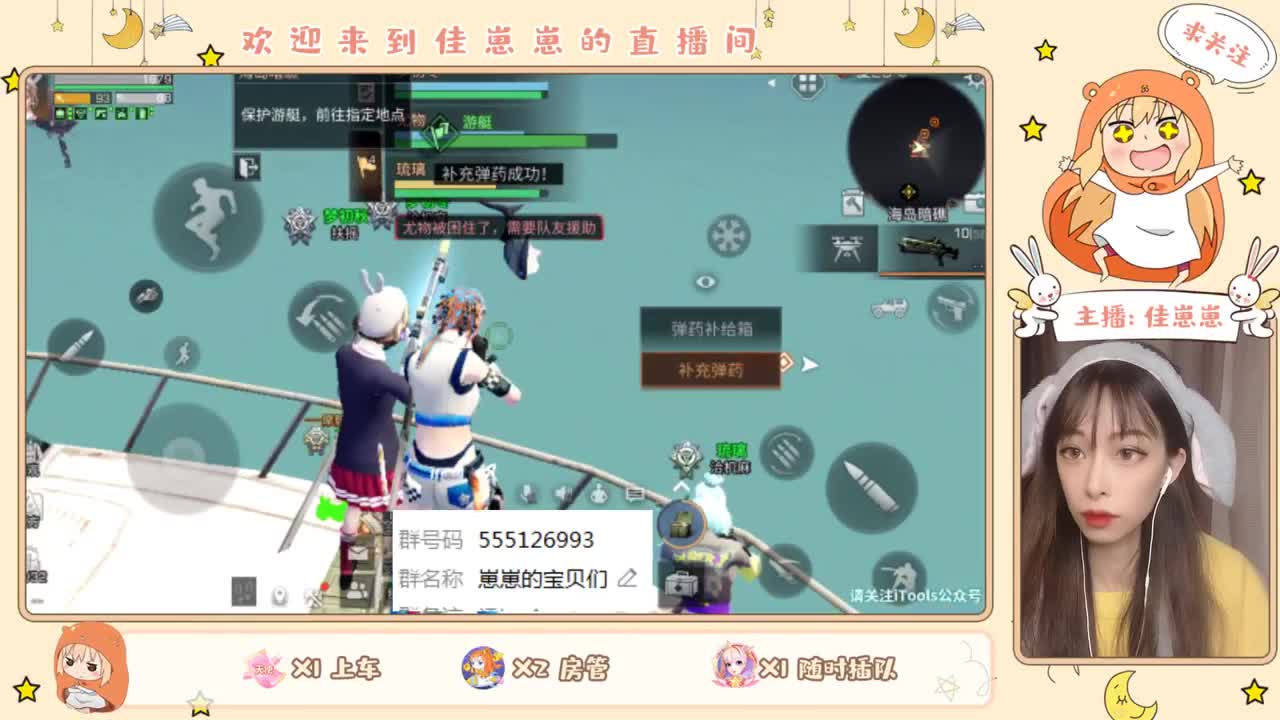Select the drone icon beside the weapon slot
This screenshot has width=1280, height=720.
[x=847, y=247]
